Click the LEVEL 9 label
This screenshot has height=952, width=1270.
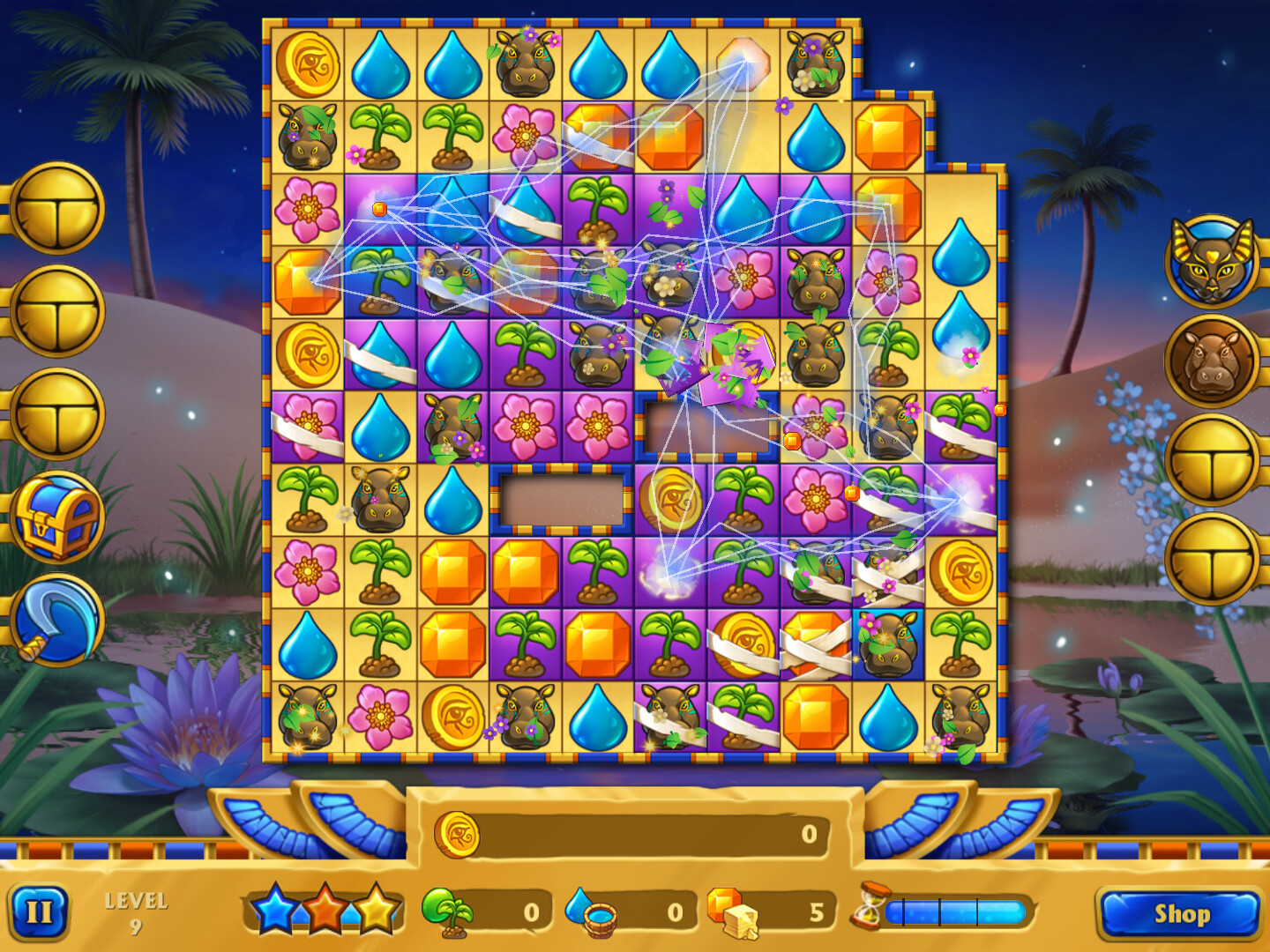pos(137,911)
